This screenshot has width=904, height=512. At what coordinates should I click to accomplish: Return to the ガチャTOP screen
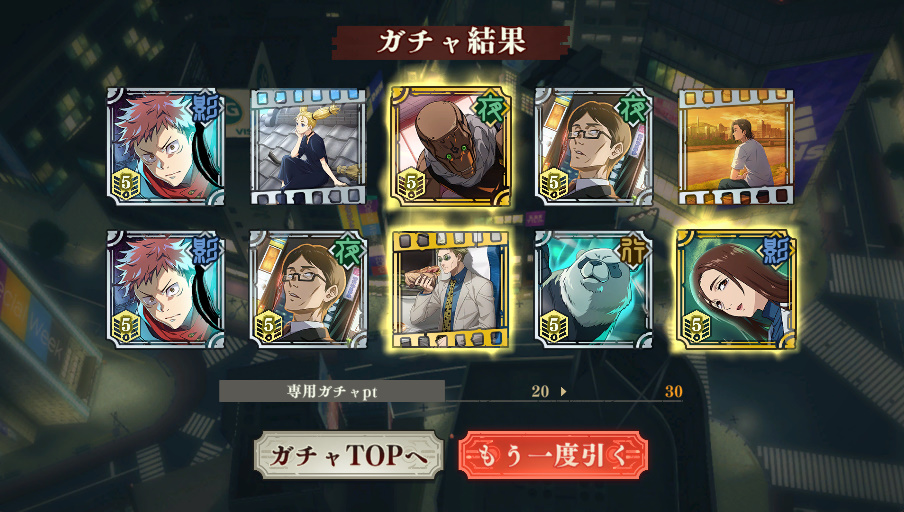coord(348,455)
